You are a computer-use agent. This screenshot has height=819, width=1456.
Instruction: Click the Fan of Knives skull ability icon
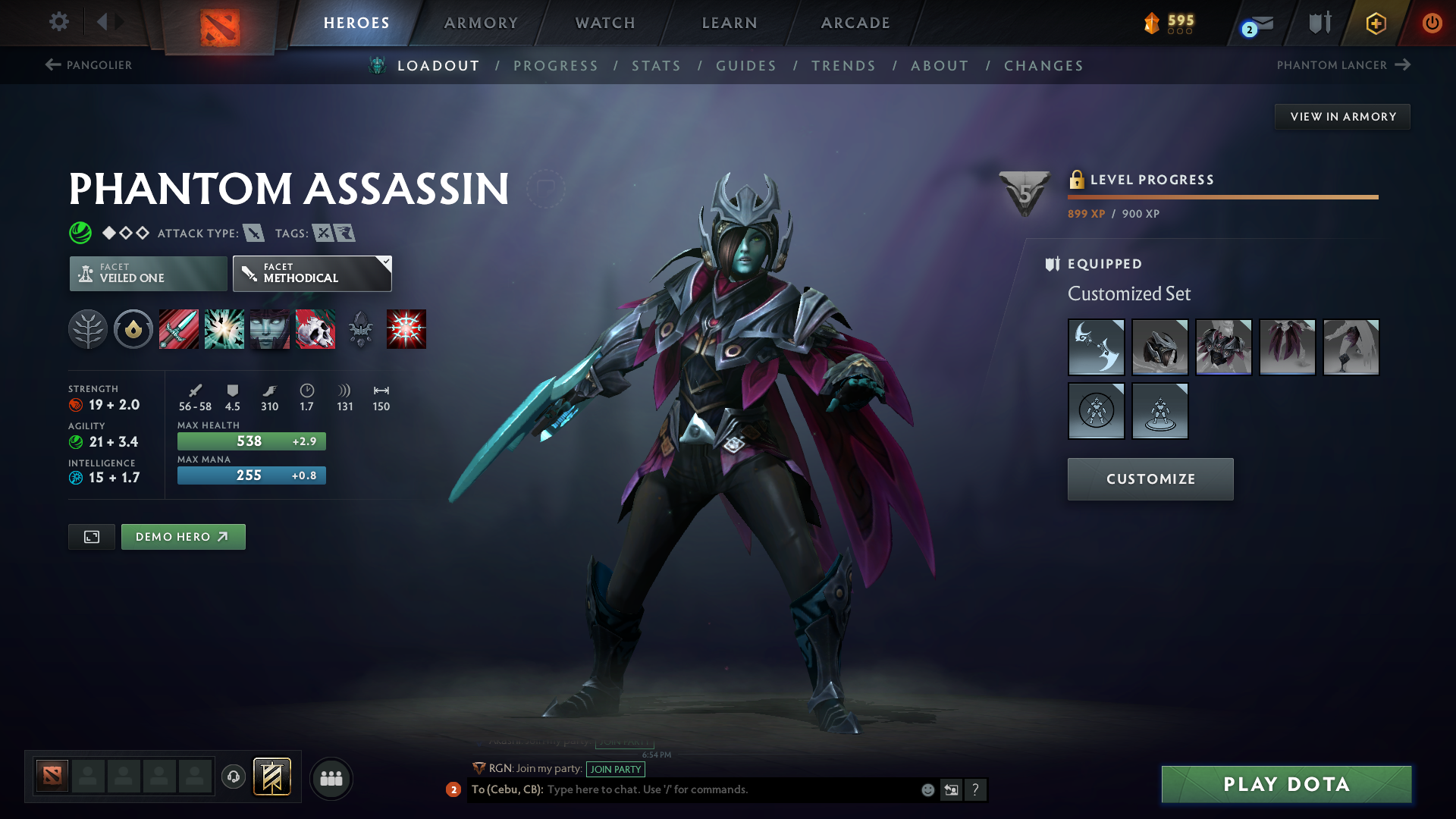pyautogui.click(x=315, y=329)
